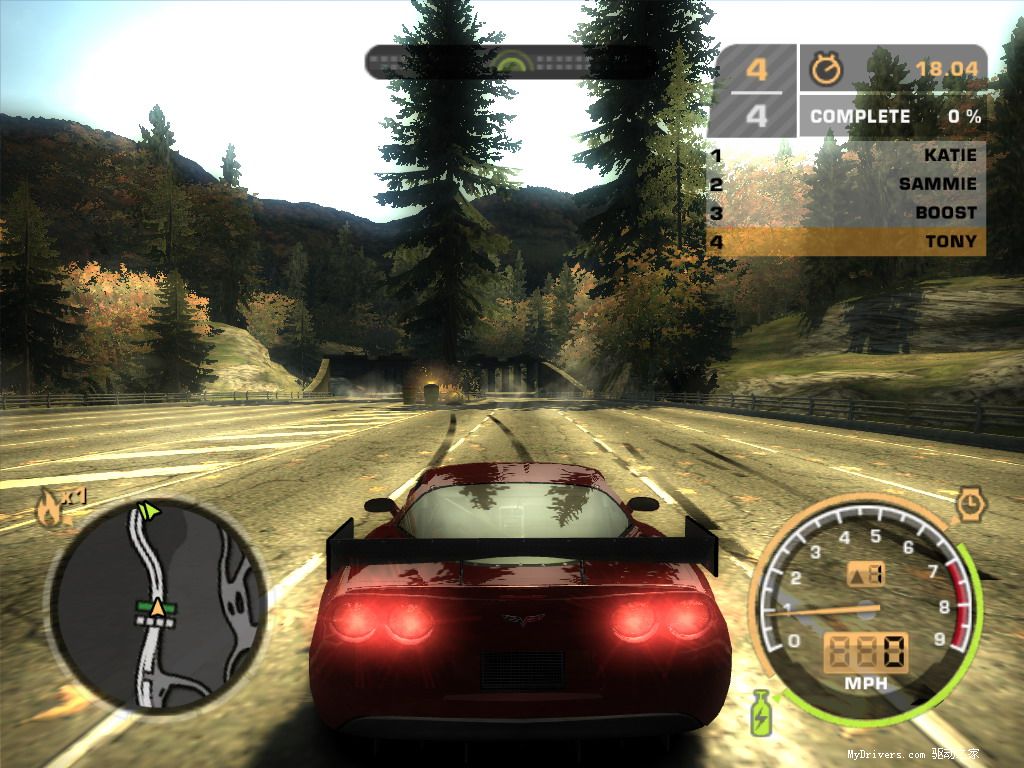Select BOOST in the standings list

846,213
